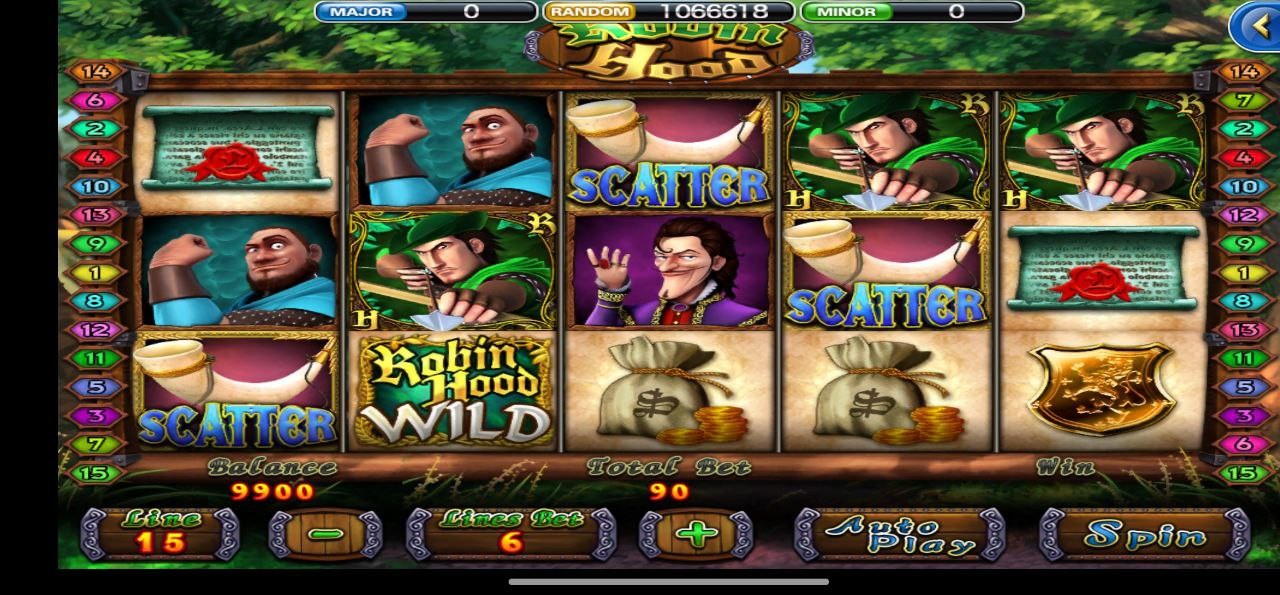Viewport: 1280px width, 595px height.
Task: Spin the reels
Action: 1144,534
